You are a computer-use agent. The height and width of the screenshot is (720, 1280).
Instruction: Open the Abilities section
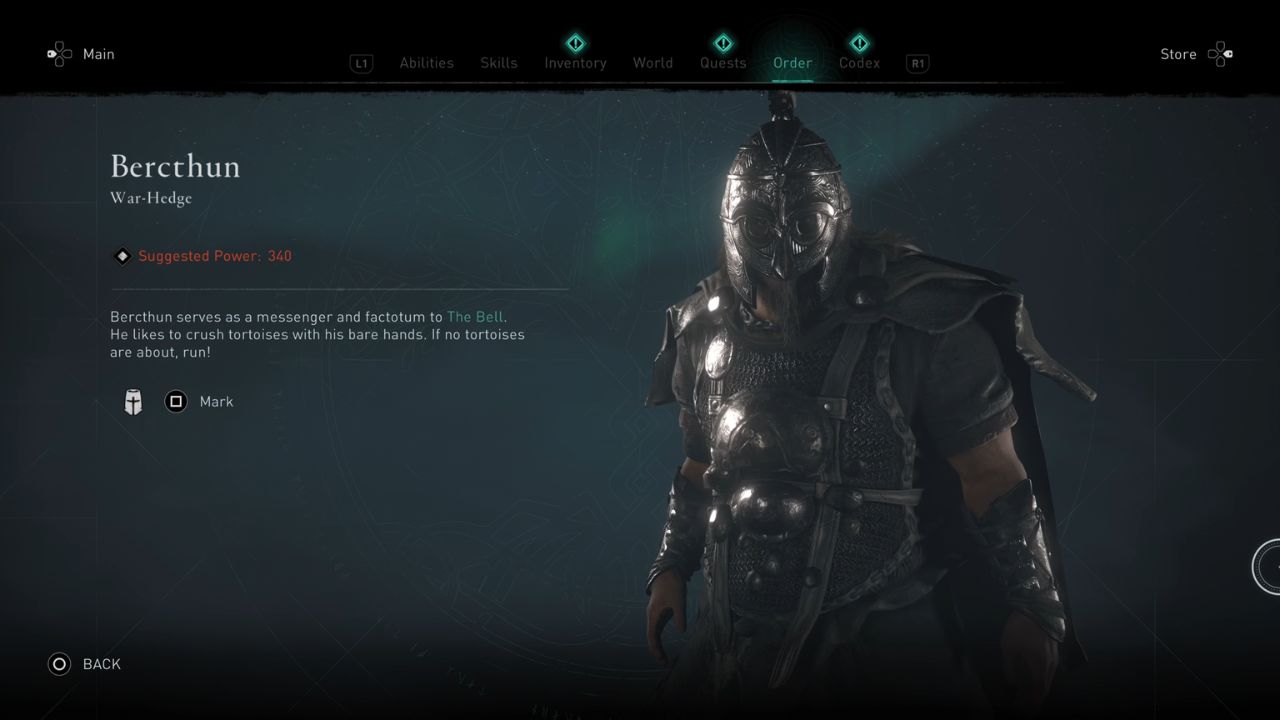(x=426, y=62)
